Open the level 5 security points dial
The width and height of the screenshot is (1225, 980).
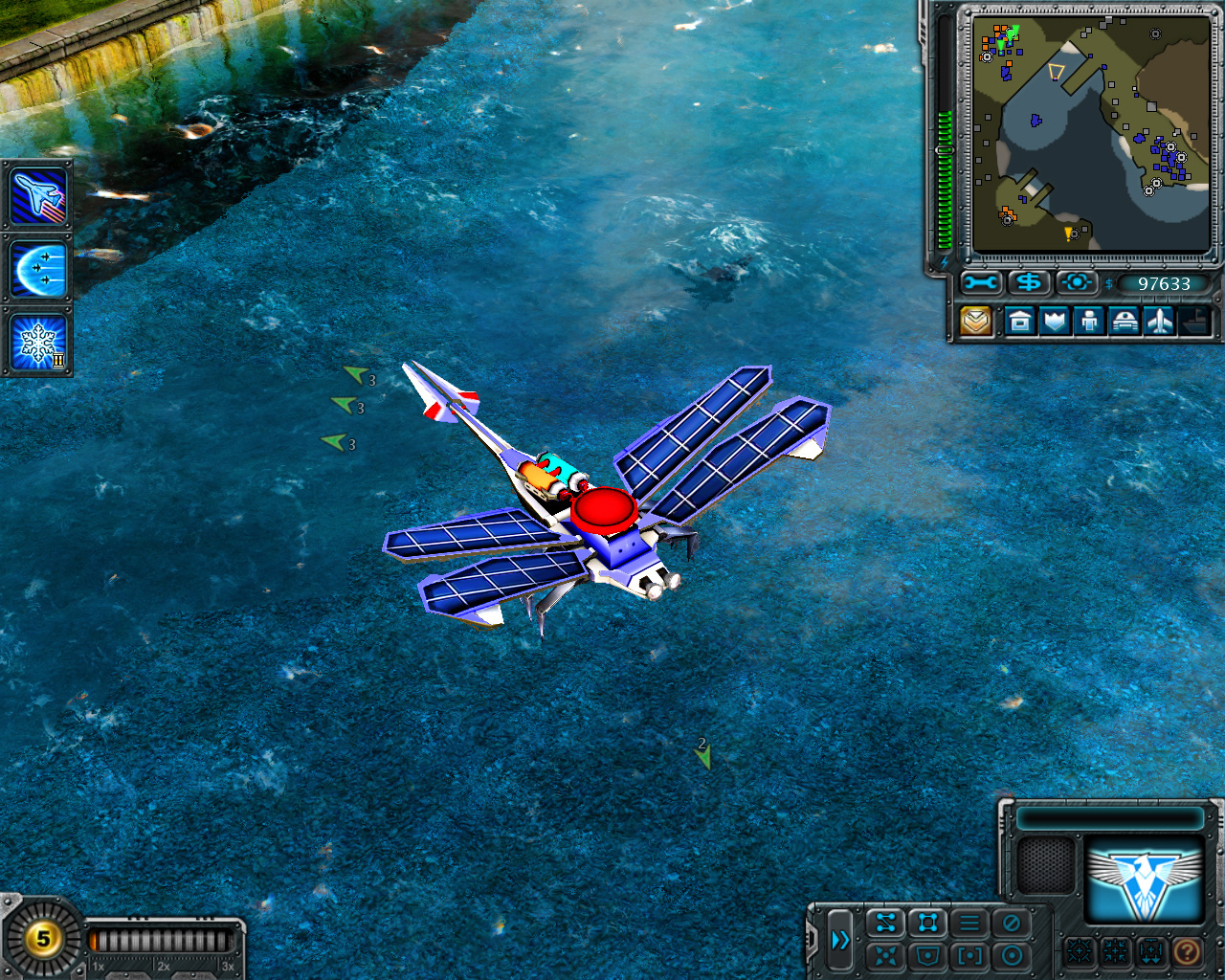[x=43, y=938]
